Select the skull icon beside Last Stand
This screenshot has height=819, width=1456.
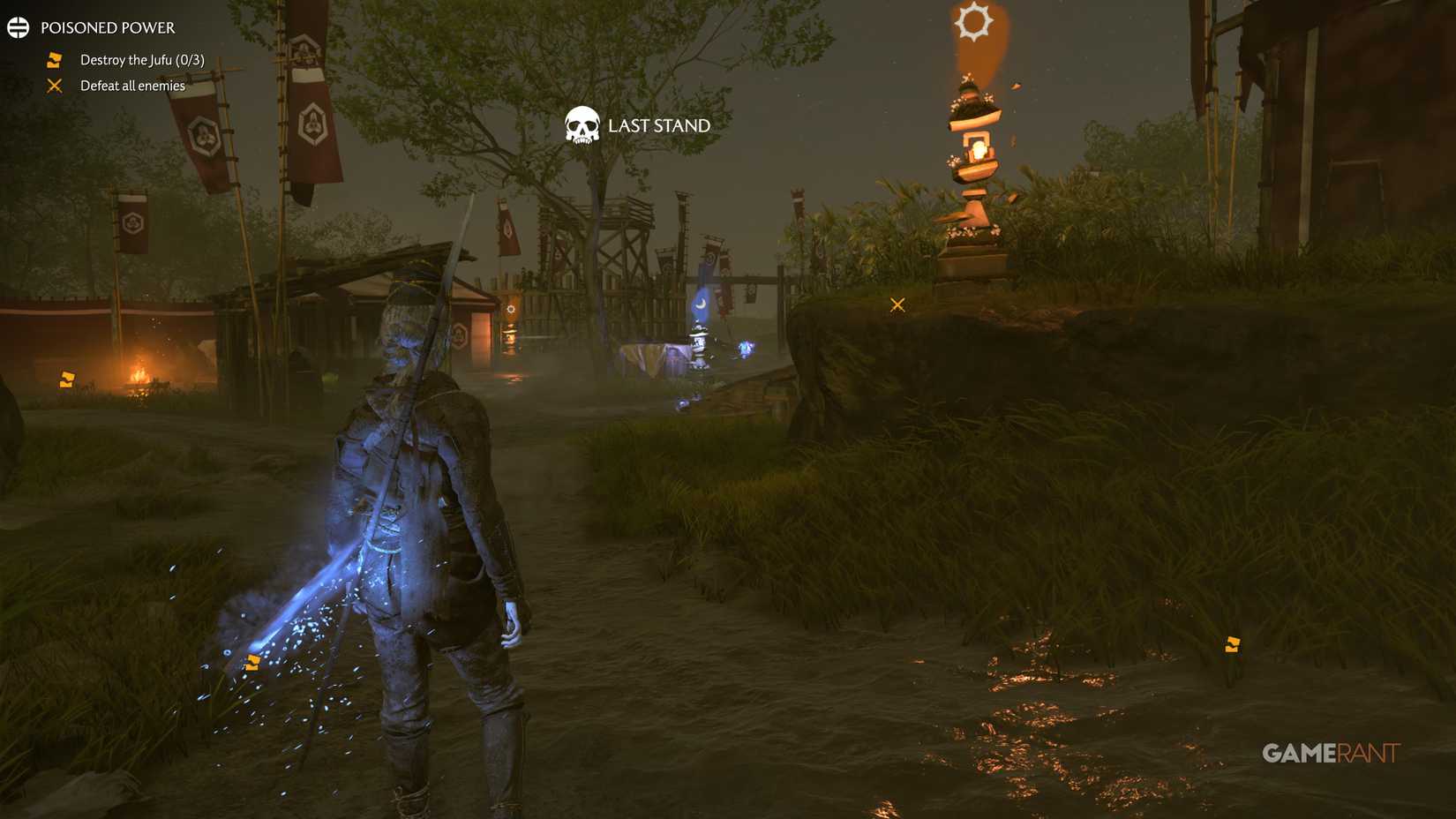pyautogui.click(x=582, y=125)
